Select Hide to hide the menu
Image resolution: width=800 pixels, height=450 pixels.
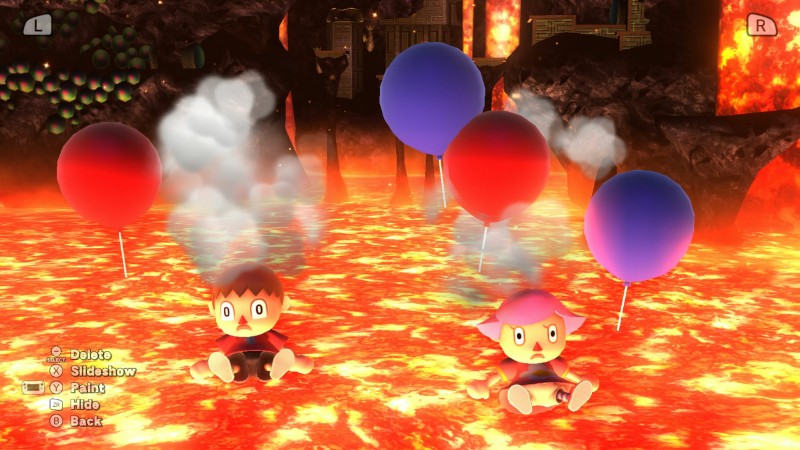(85, 405)
